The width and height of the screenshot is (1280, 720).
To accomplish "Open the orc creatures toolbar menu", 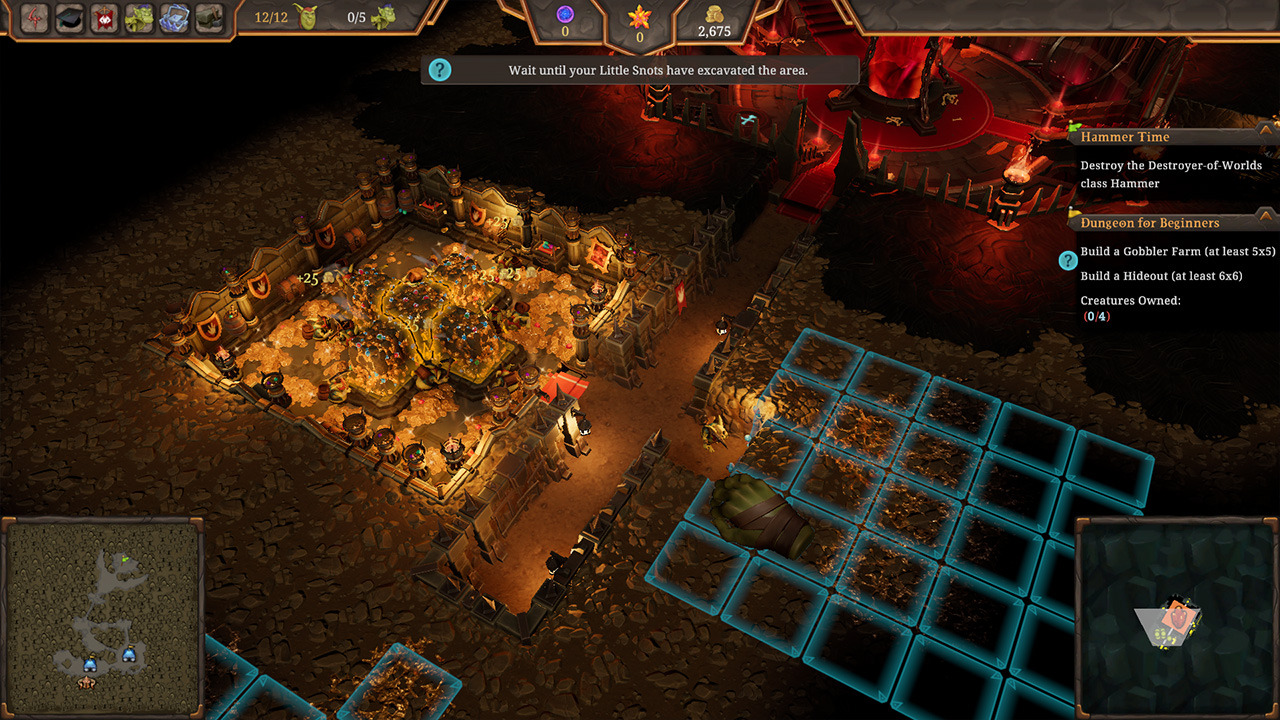I will click(139, 18).
